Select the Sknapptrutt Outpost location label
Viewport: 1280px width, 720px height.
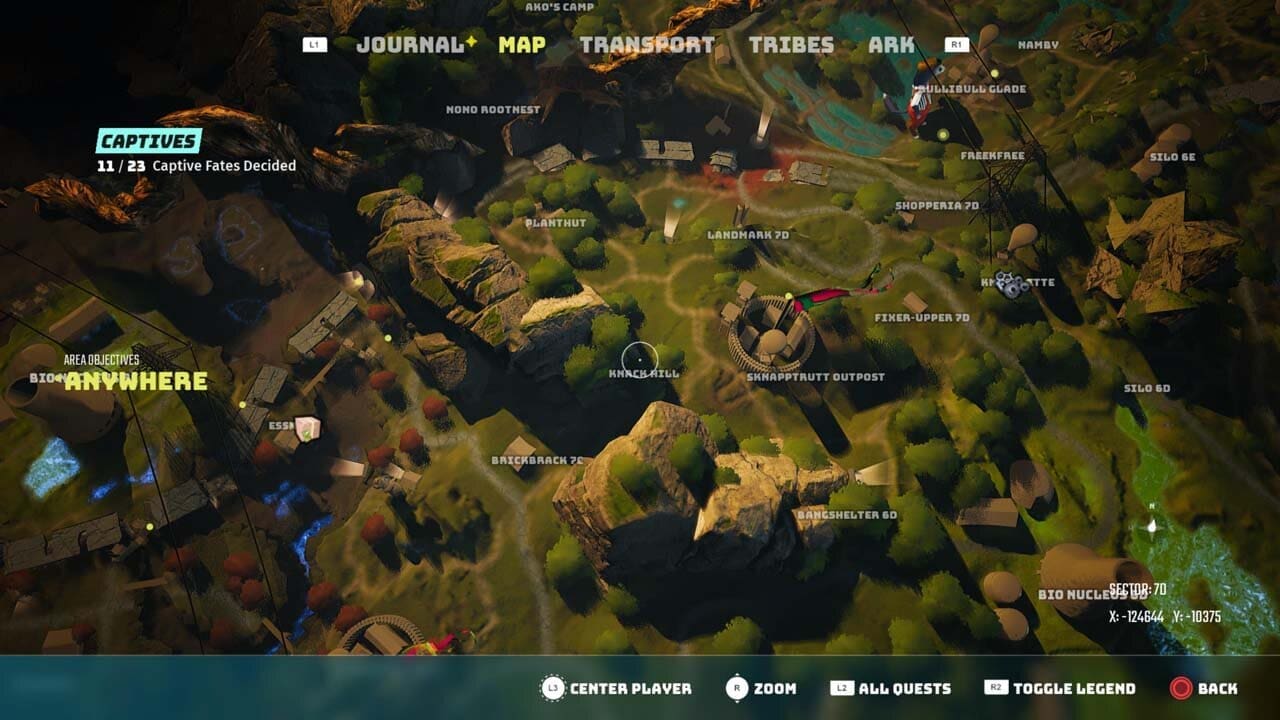tap(817, 378)
